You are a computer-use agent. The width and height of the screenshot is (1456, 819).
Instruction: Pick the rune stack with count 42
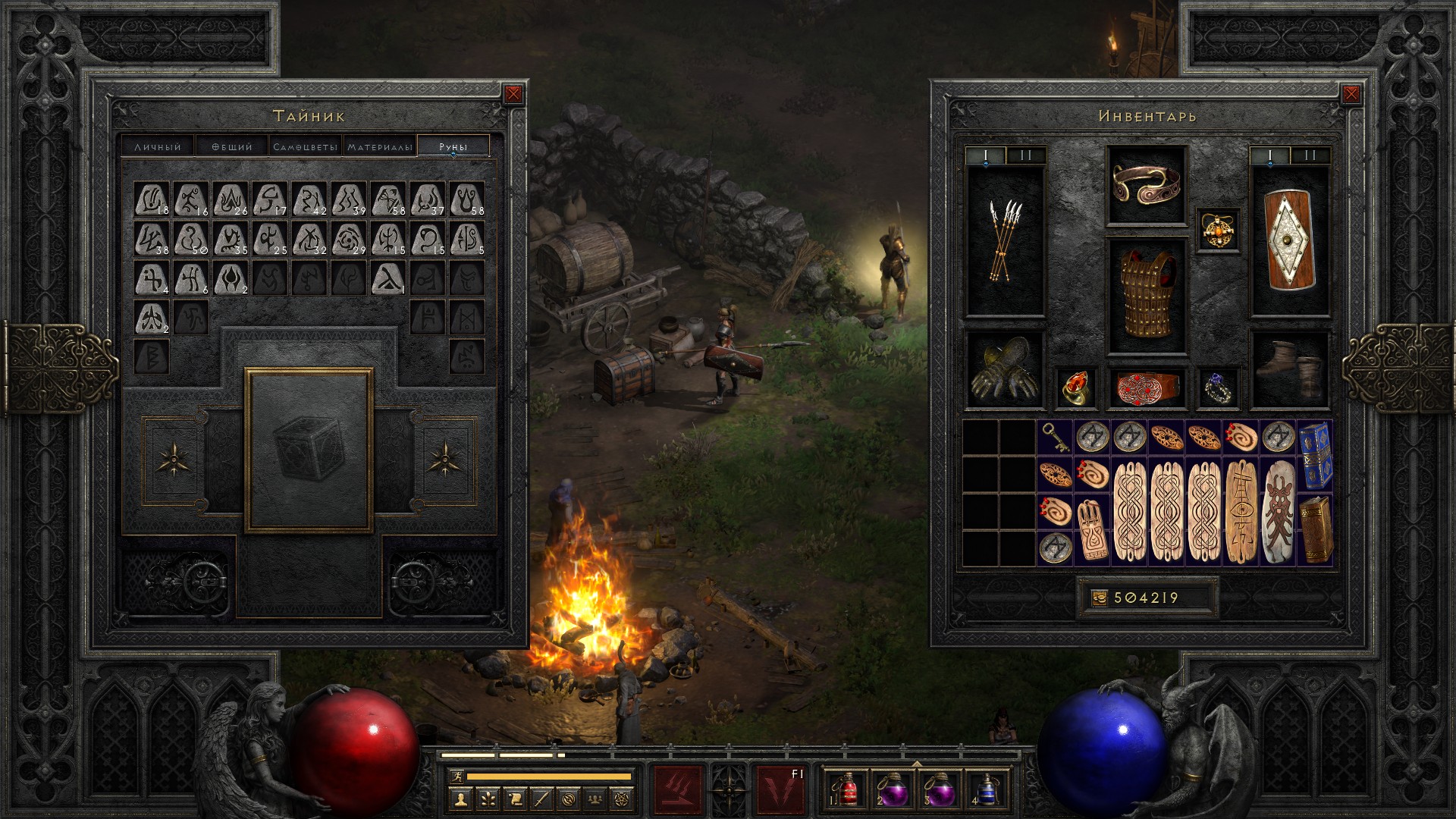click(x=309, y=199)
